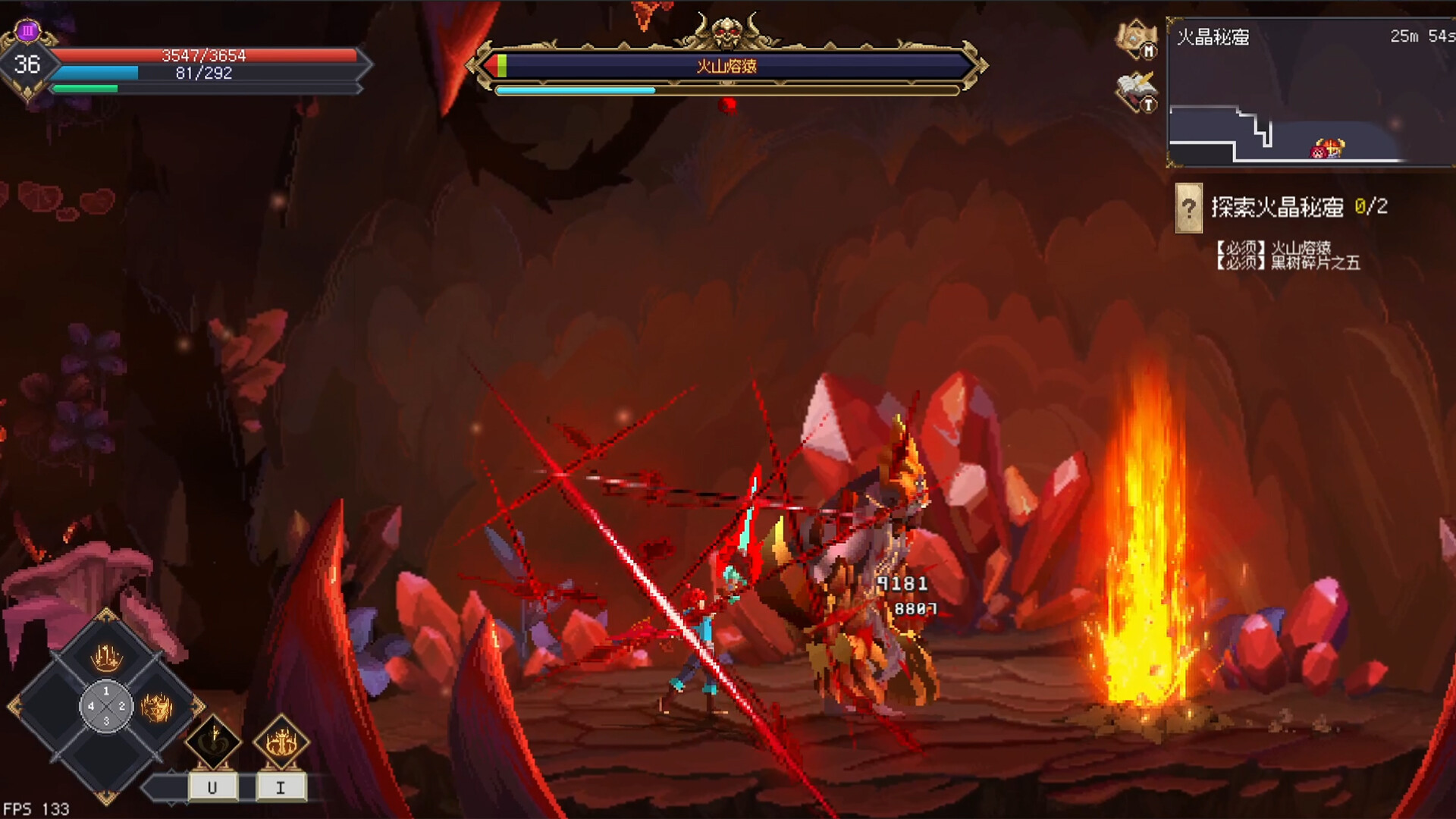Click the numbered skill selector circle
Image resolution: width=1456 pixels, height=819 pixels.
click(x=106, y=707)
